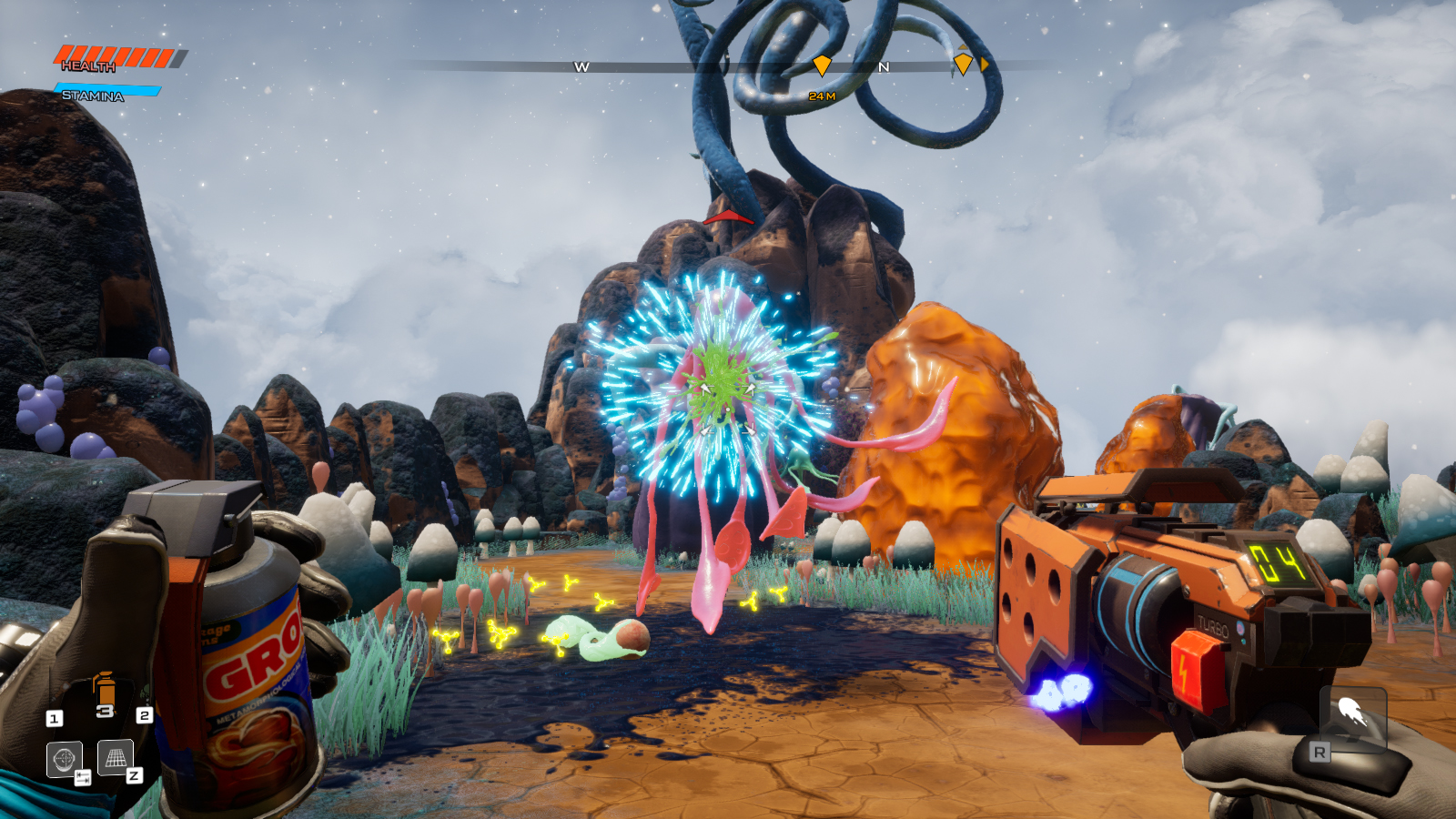1456x819 pixels.
Task: Select the elevated compass marker right of N
Action: tap(963, 64)
